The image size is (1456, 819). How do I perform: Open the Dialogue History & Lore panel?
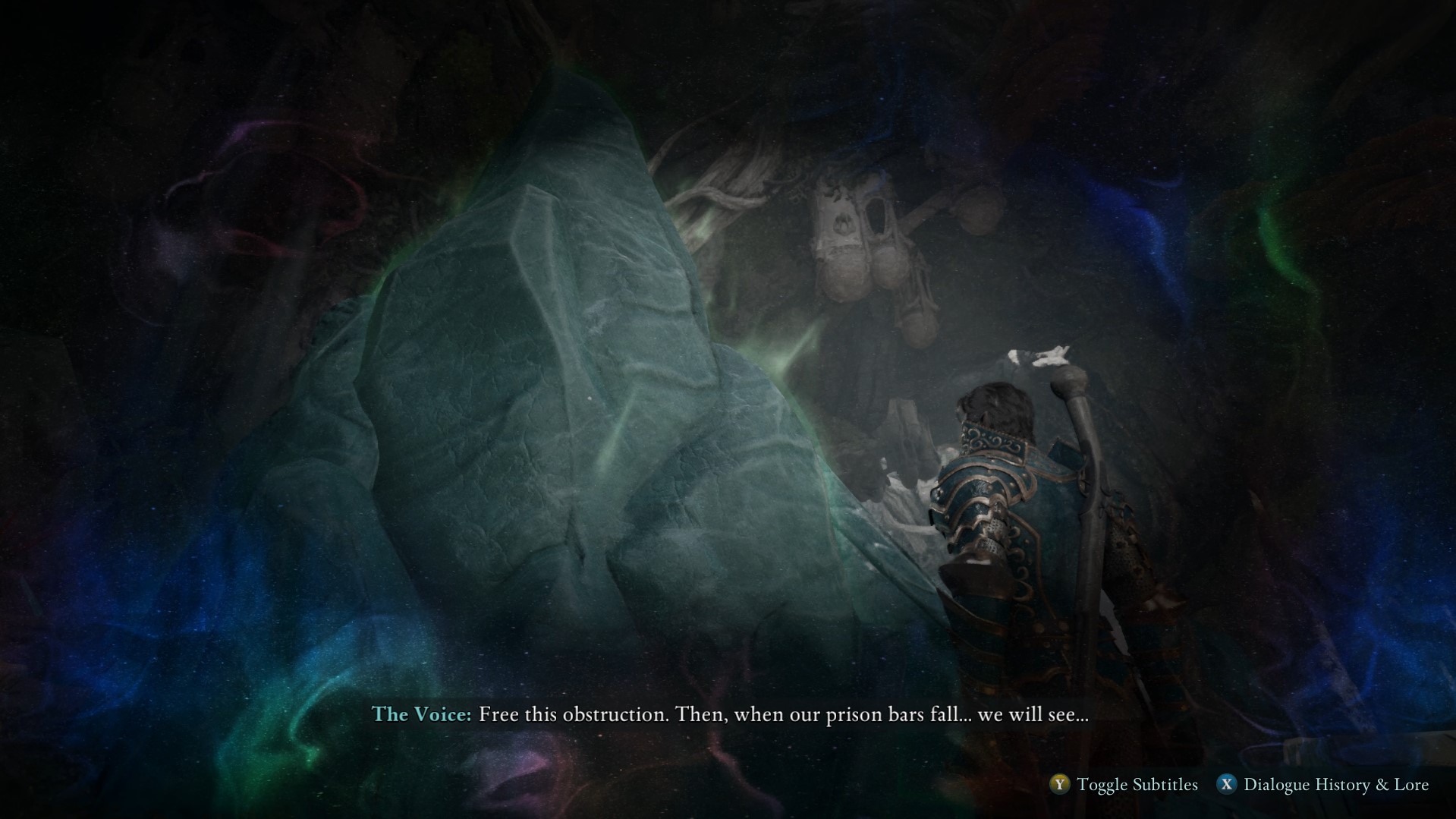click(x=1226, y=785)
